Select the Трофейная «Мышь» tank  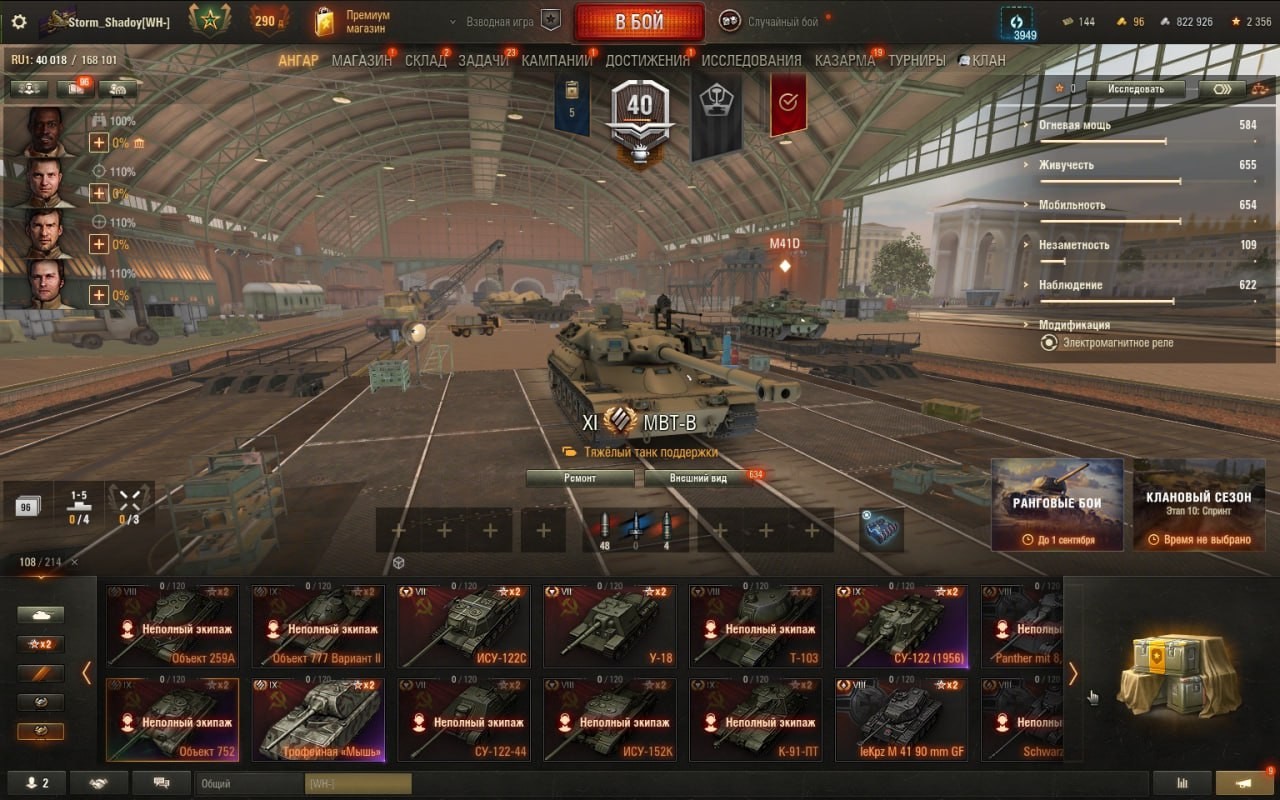(318, 719)
